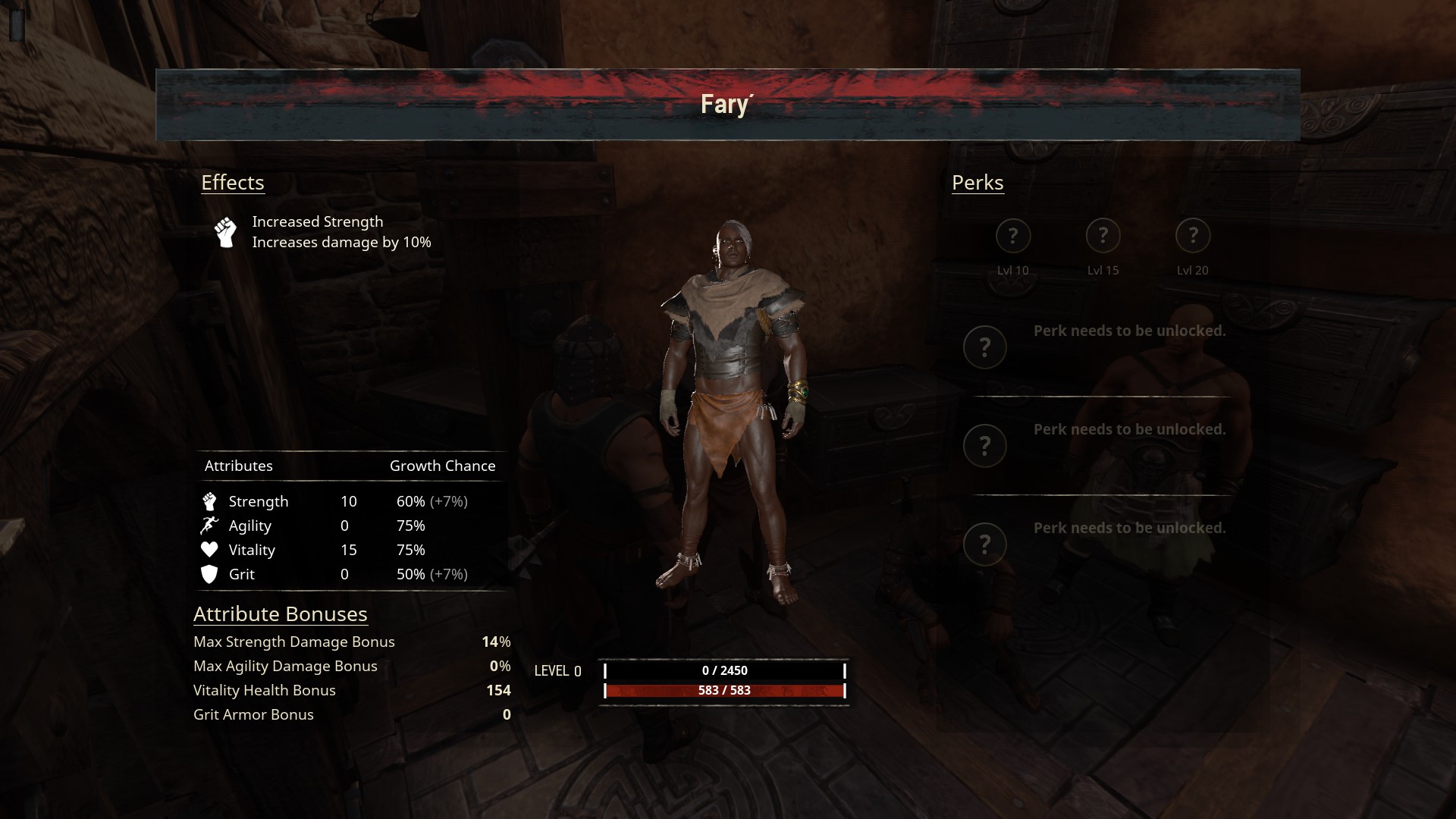Select the Lvl 20 perk question mark icon
The width and height of the screenshot is (1456, 819).
[x=1193, y=236]
